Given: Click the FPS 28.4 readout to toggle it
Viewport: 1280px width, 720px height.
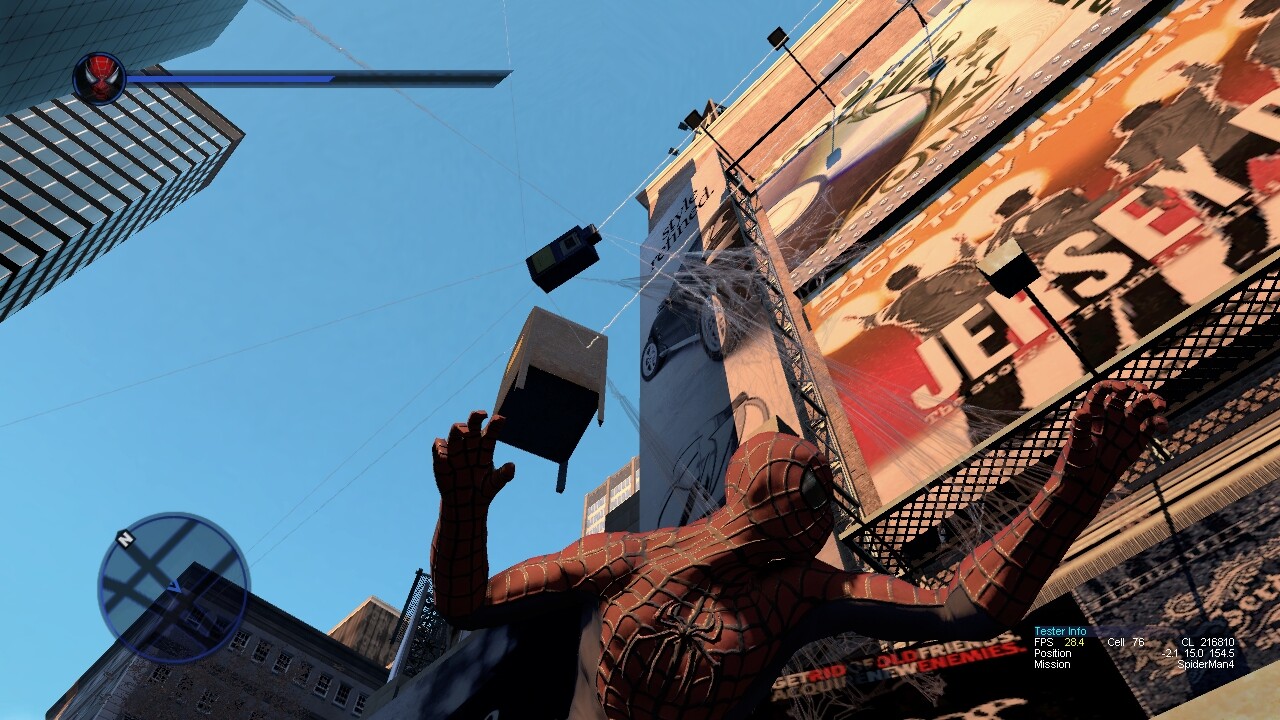Looking at the screenshot, I should coord(1060,642).
